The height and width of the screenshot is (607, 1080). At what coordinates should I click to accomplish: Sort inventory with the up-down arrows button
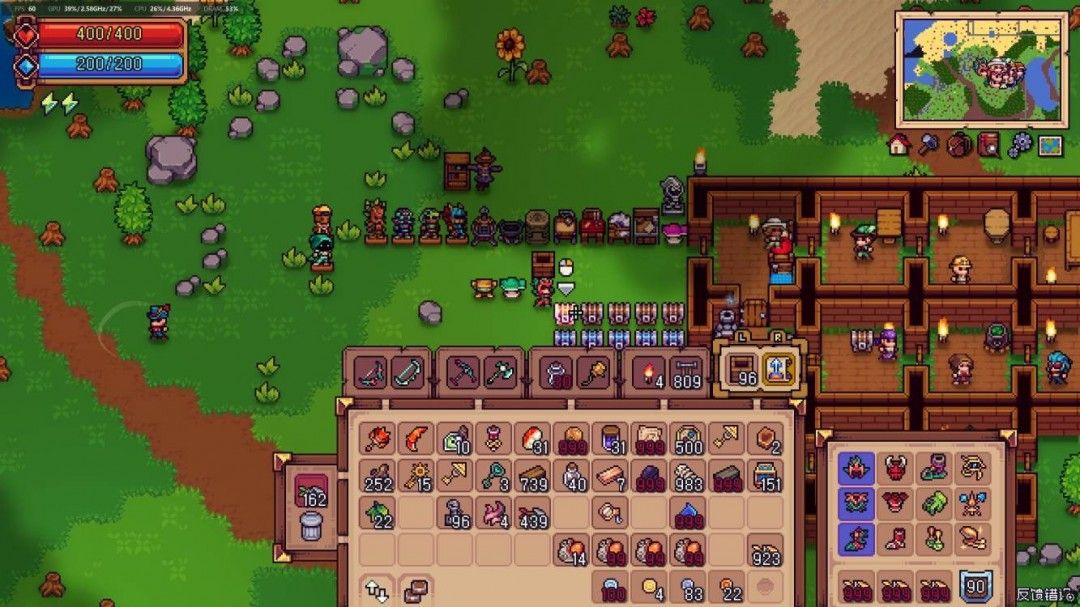coord(377,589)
